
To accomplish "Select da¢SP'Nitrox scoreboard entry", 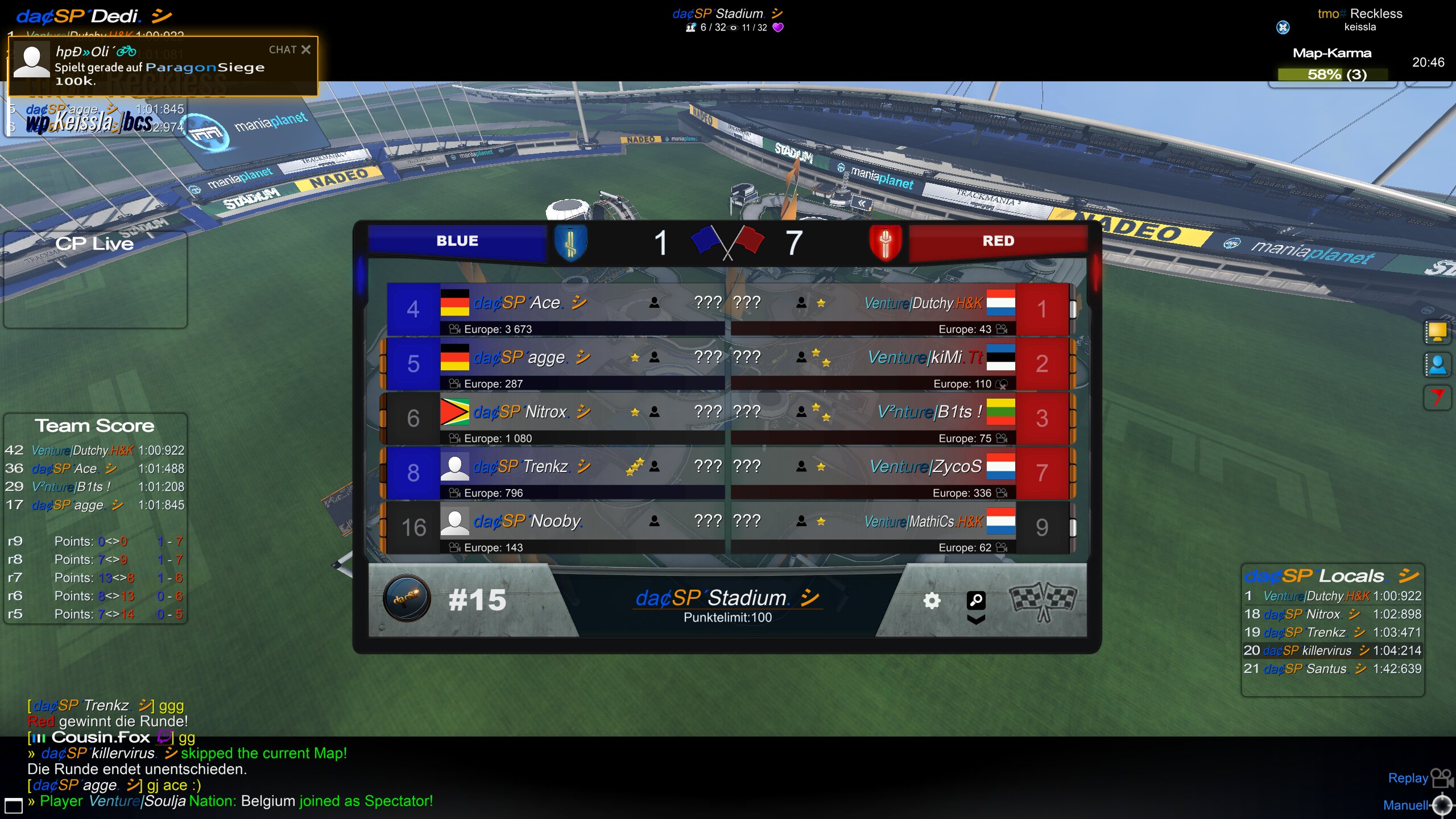I will (x=556, y=418).
